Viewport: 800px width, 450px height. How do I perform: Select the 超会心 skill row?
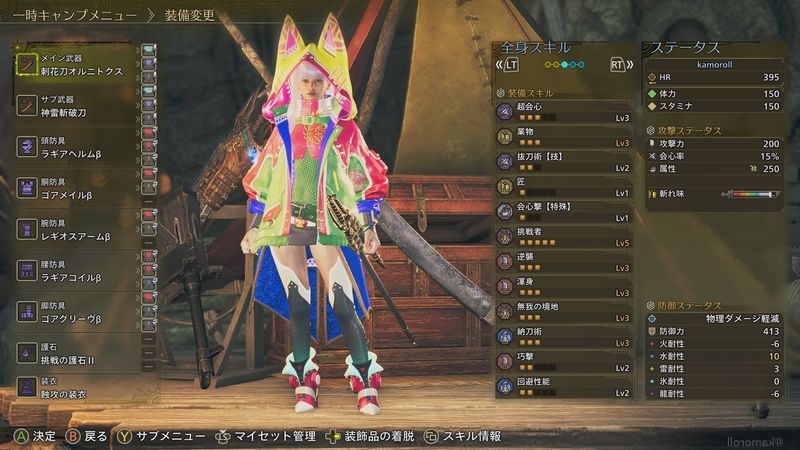coord(565,112)
